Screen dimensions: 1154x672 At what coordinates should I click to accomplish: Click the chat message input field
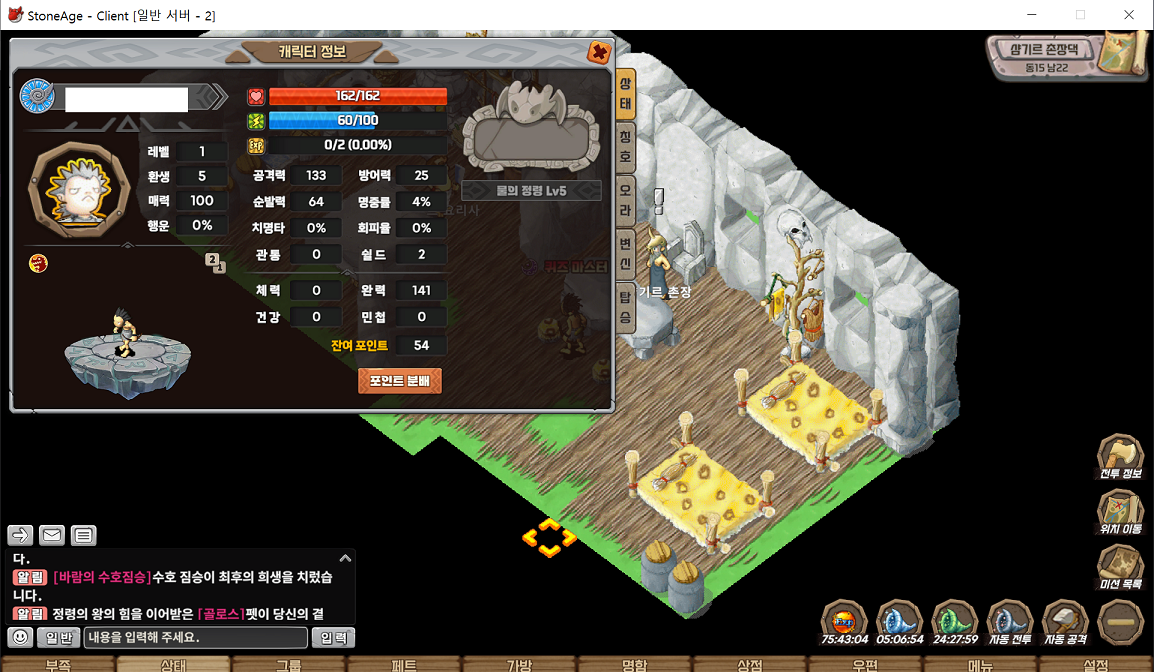(x=195, y=638)
